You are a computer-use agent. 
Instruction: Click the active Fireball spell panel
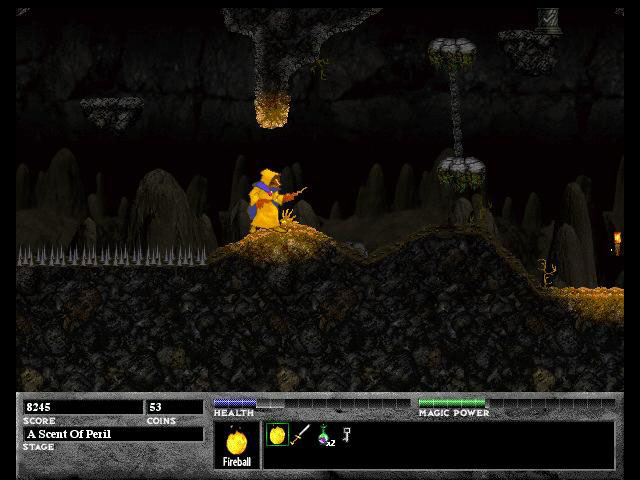(x=237, y=445)
